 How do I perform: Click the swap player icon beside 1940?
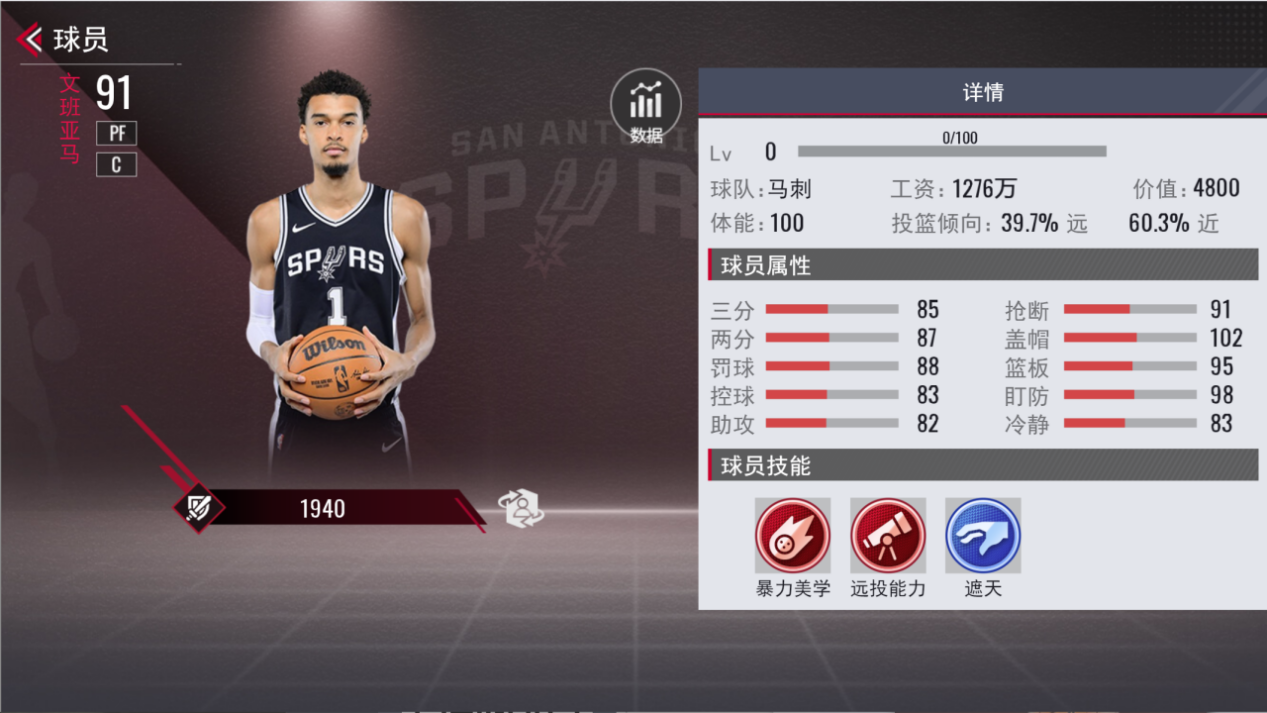pyautogui.click(x=521, y=508)
